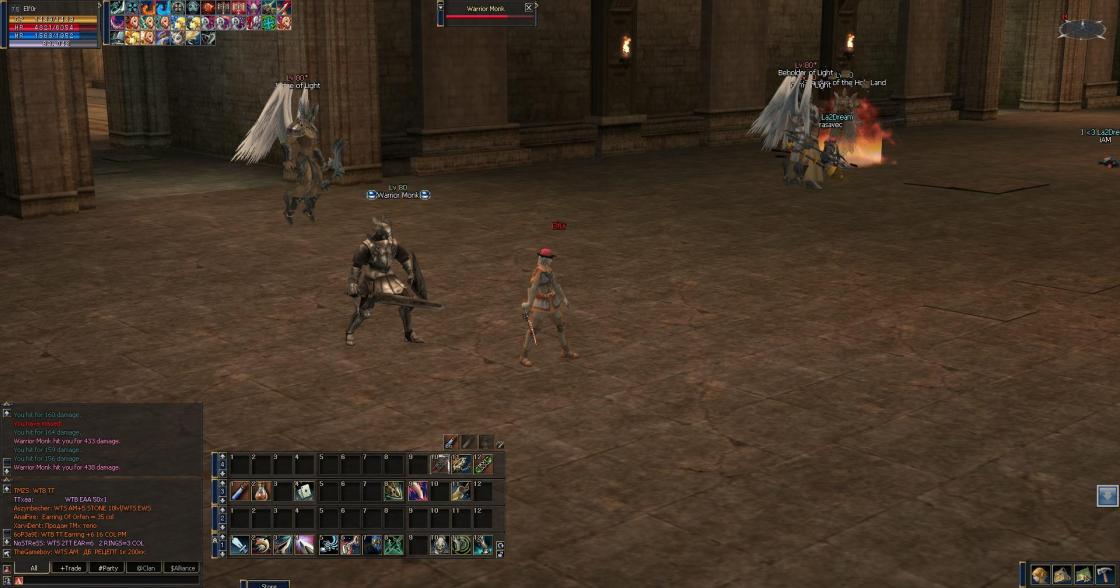Use the green scroll item slot
The image size is (1120, 588).
[483, 464]
